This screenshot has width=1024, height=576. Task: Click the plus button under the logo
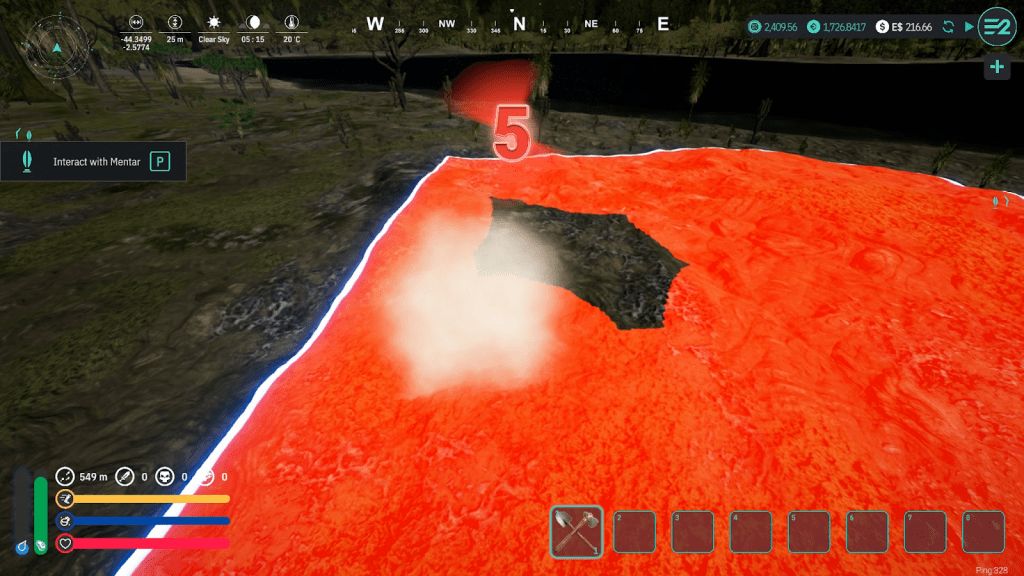coord(996,67)
